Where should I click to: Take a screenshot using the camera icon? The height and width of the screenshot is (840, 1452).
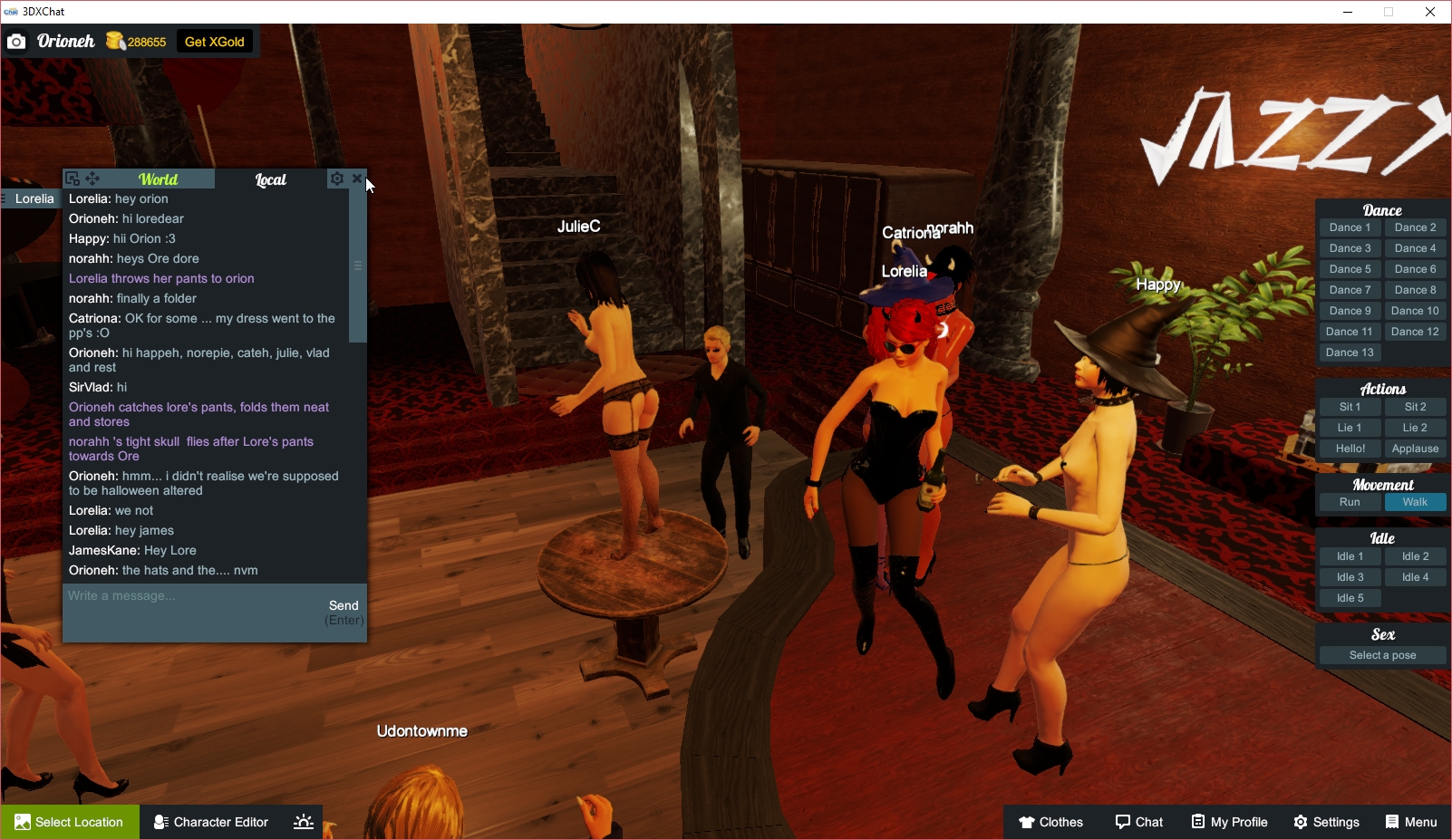16,41
